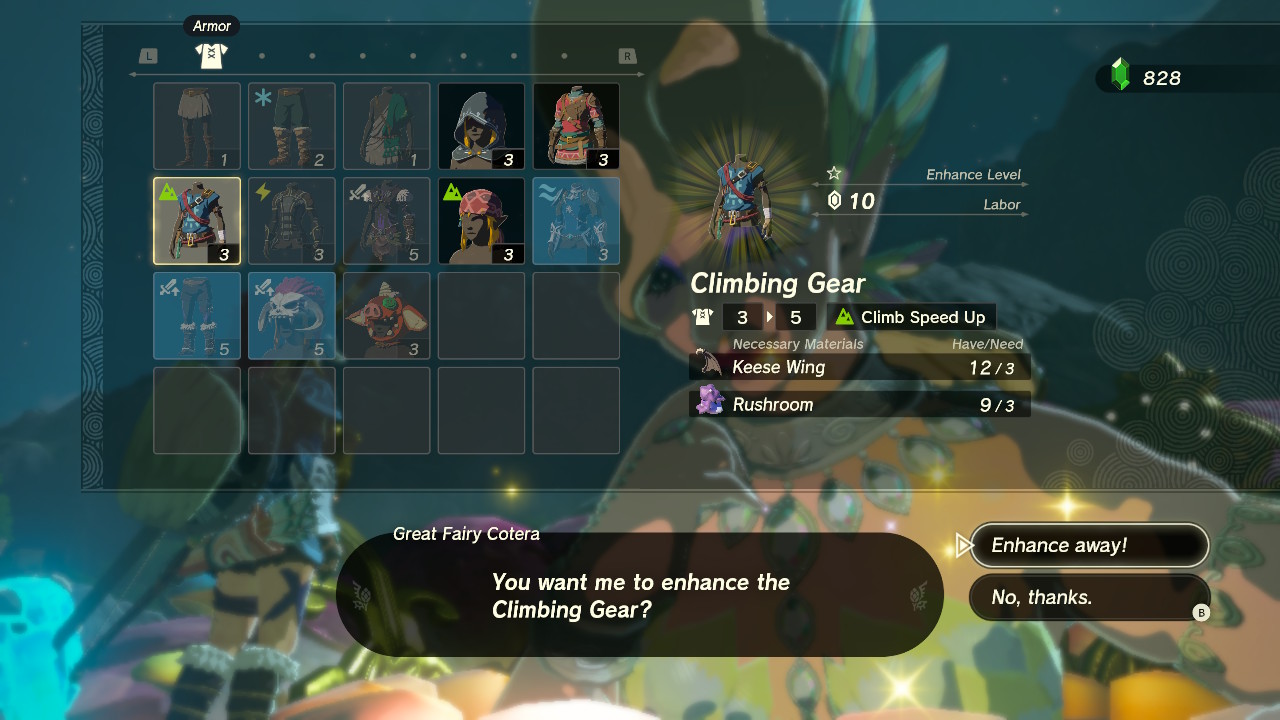
Task: Select the blue armor with wave icon
Action: (576, 221)
